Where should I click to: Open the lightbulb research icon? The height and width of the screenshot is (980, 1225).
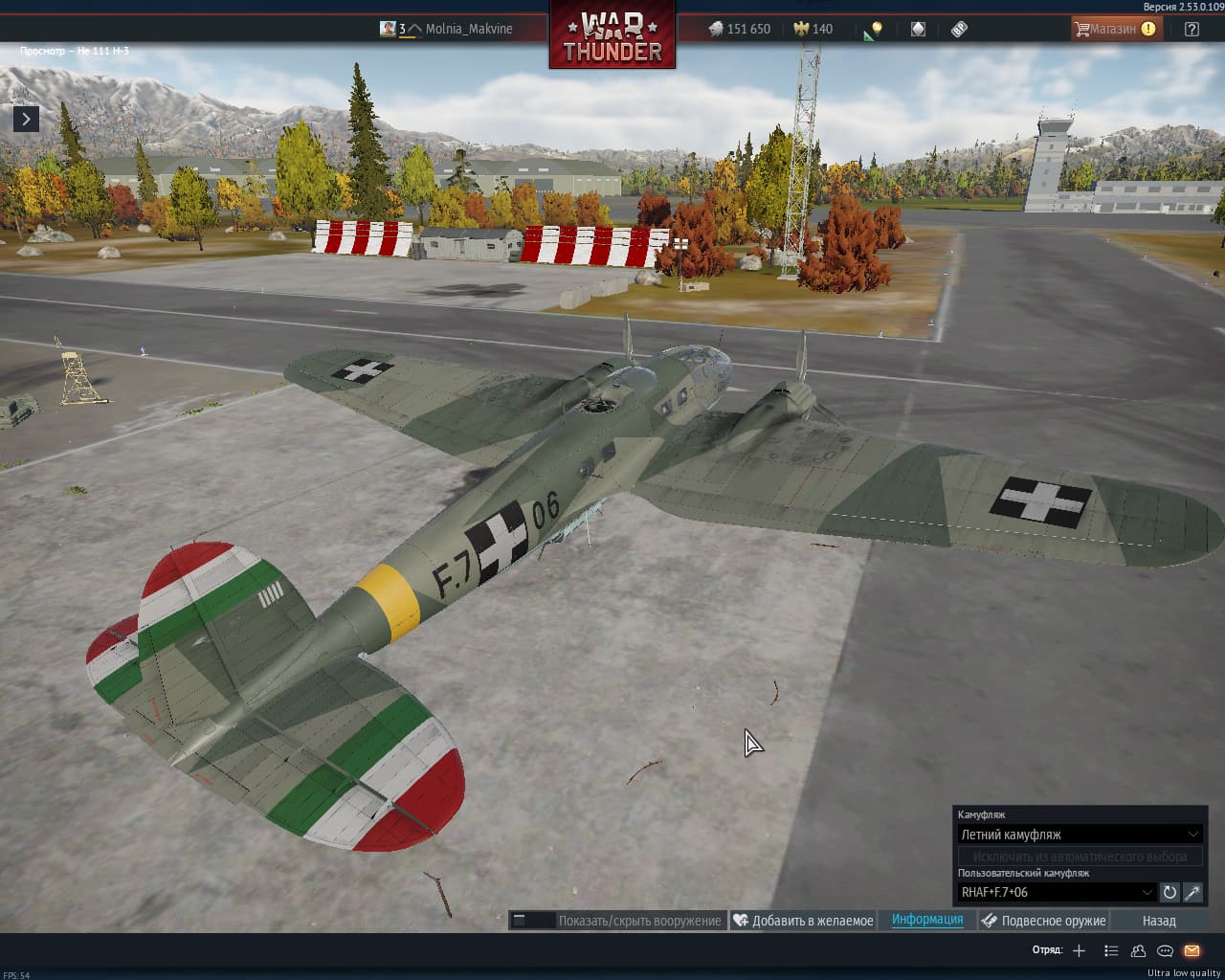874,30
